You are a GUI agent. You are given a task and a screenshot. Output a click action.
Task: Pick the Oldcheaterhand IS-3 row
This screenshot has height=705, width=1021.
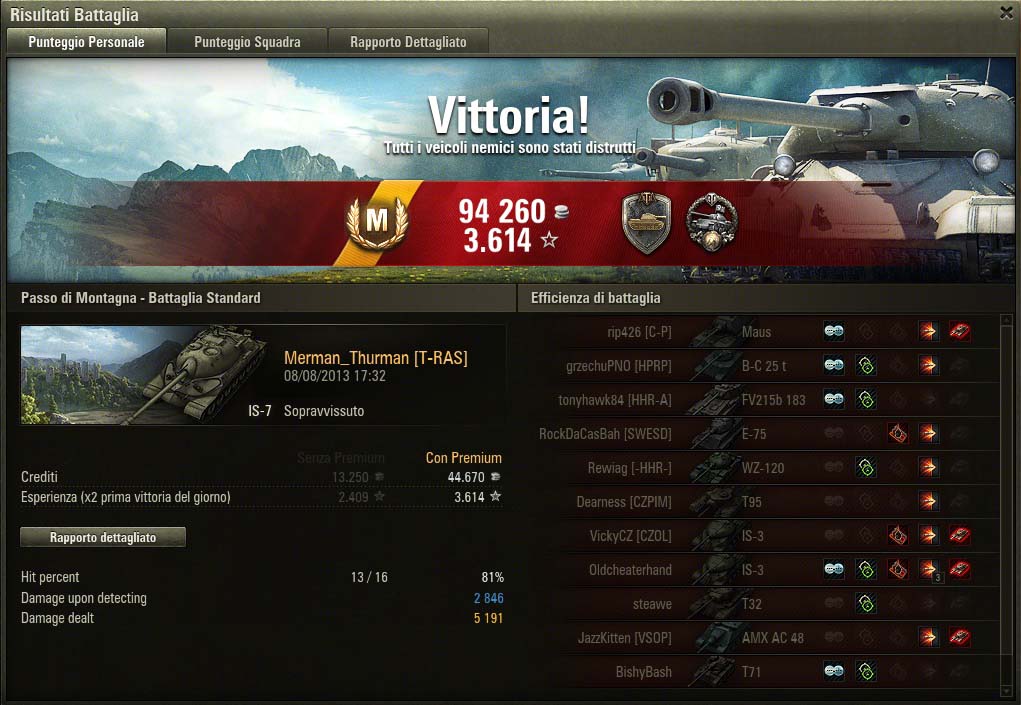tap(760, 570)
